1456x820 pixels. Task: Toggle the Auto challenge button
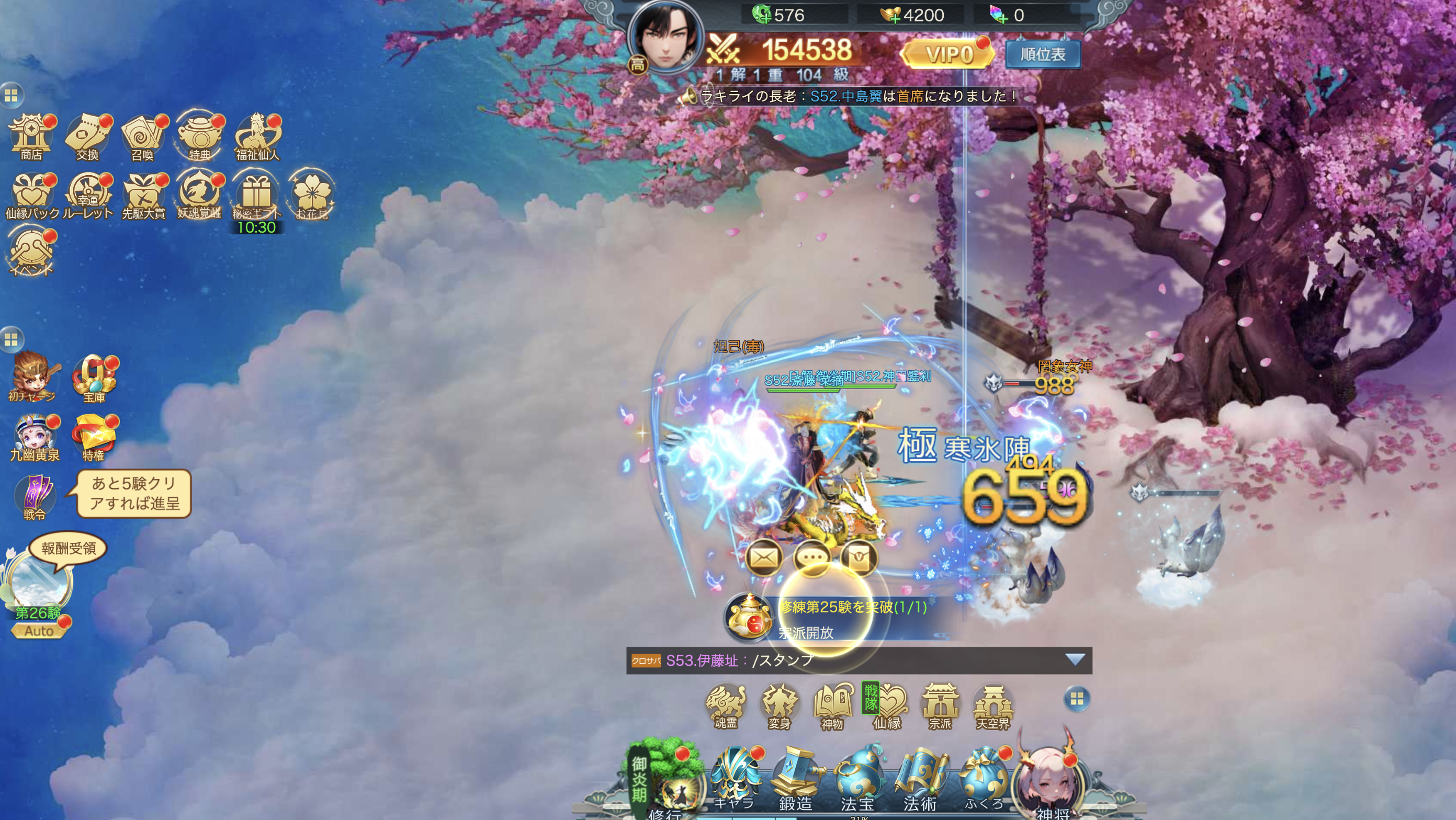pyautogui.click(x=39, y=631)
